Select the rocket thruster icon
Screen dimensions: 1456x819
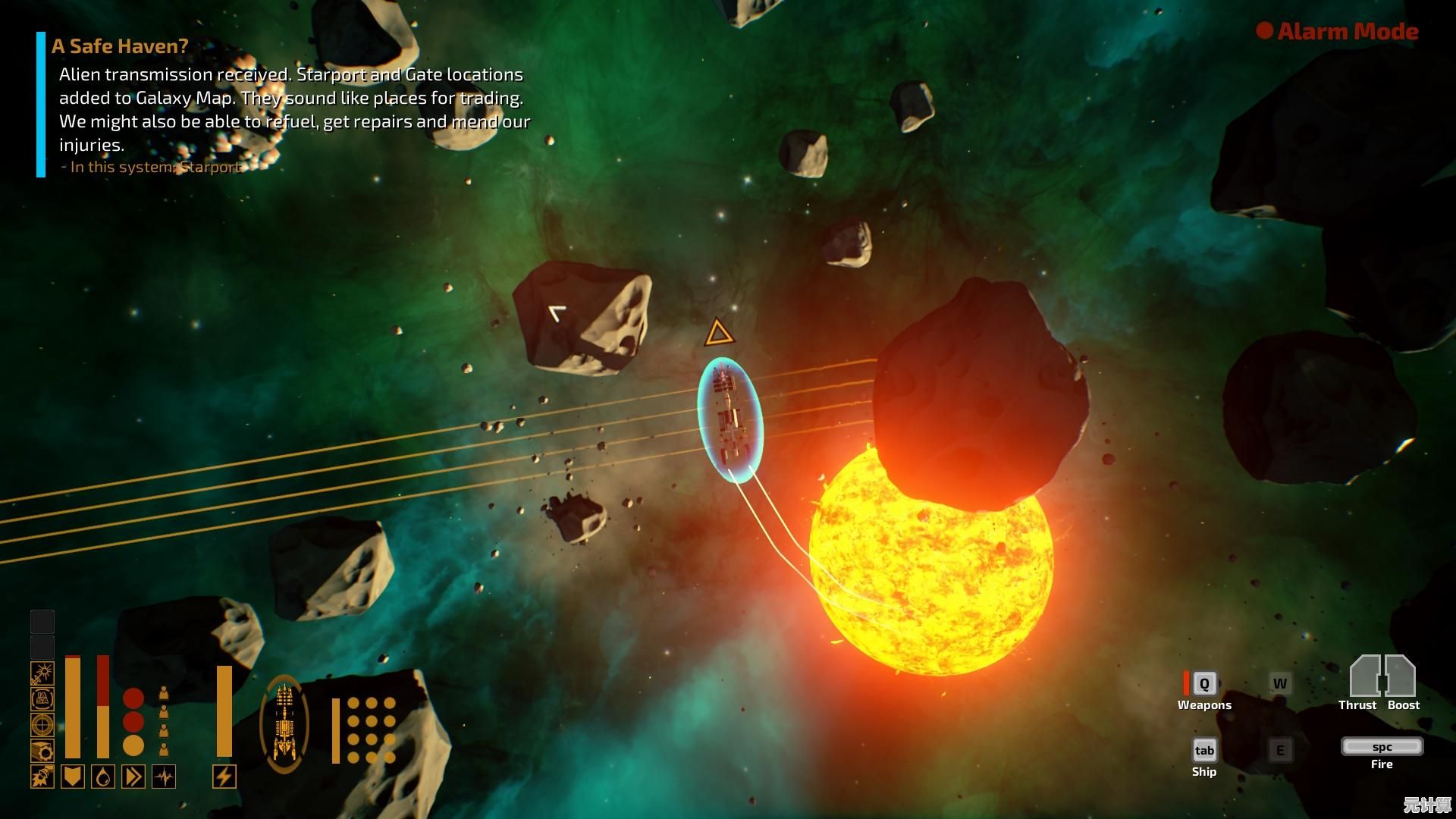42,777
